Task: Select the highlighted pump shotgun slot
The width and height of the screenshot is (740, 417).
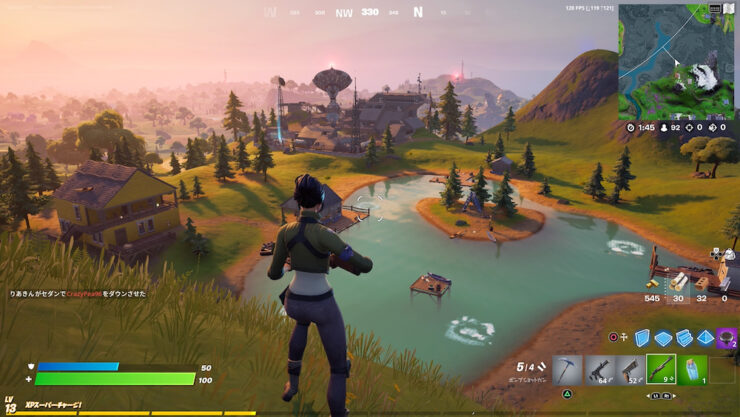Action: [661, 370]
